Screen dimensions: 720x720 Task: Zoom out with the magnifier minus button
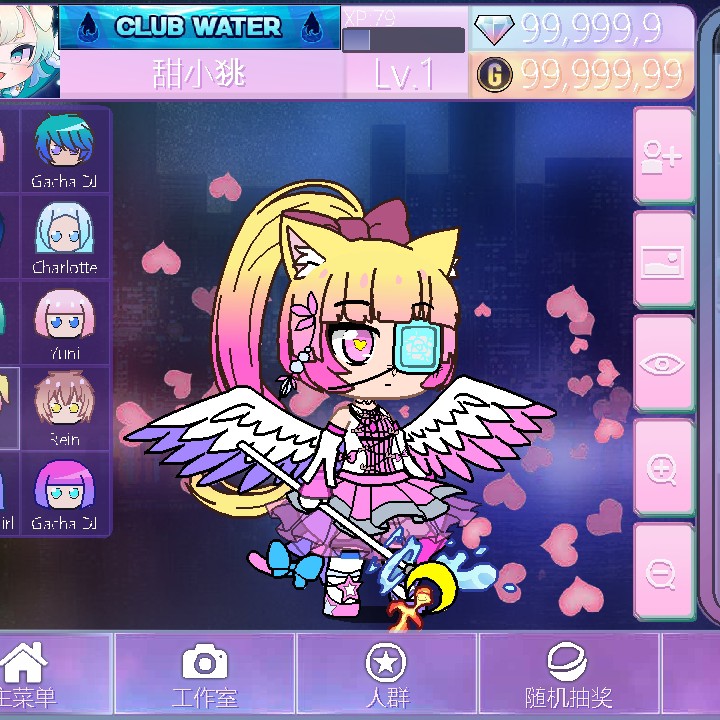tap(663, 571)
